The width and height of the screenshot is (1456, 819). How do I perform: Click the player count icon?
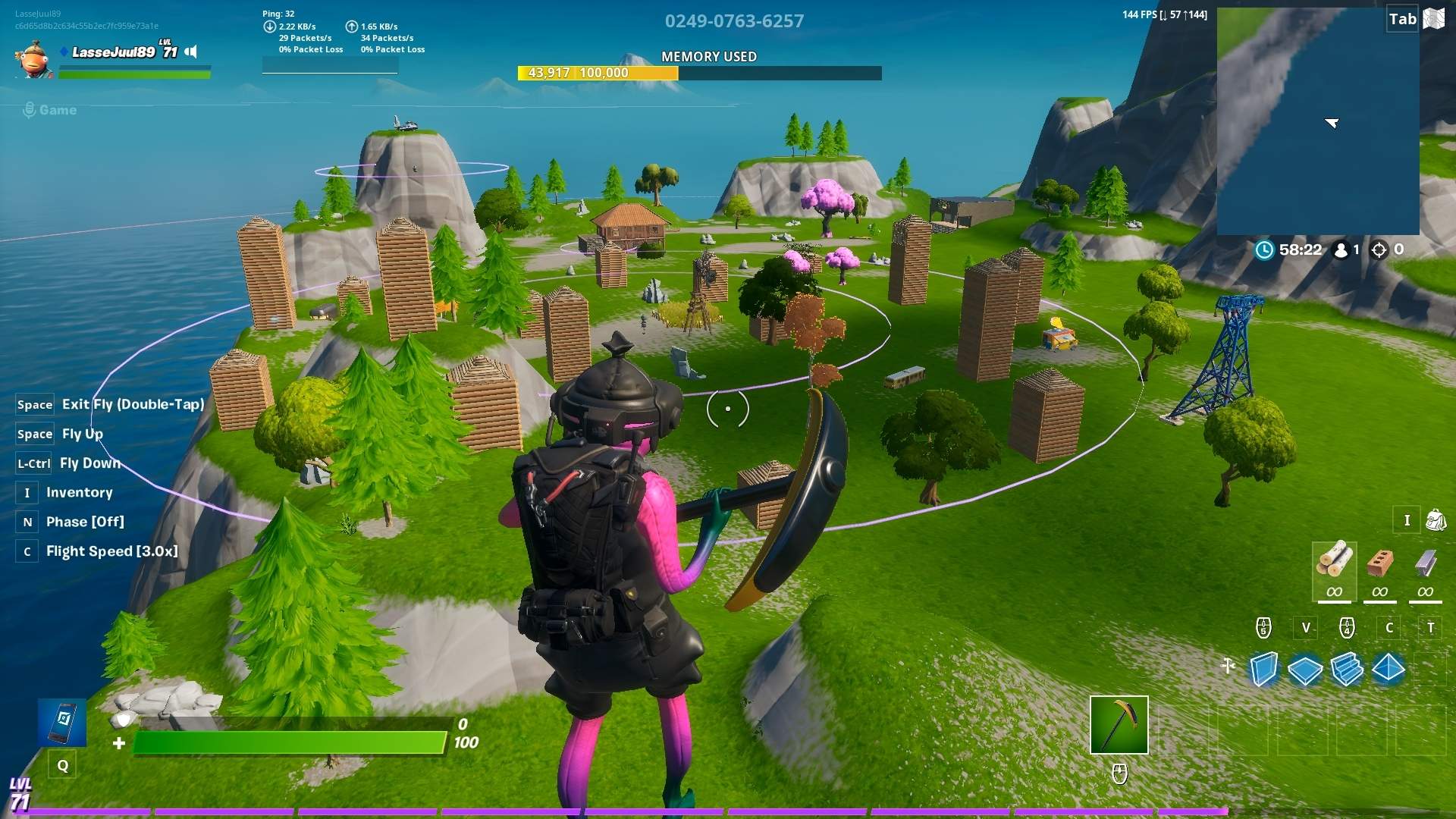(1341, 250)
